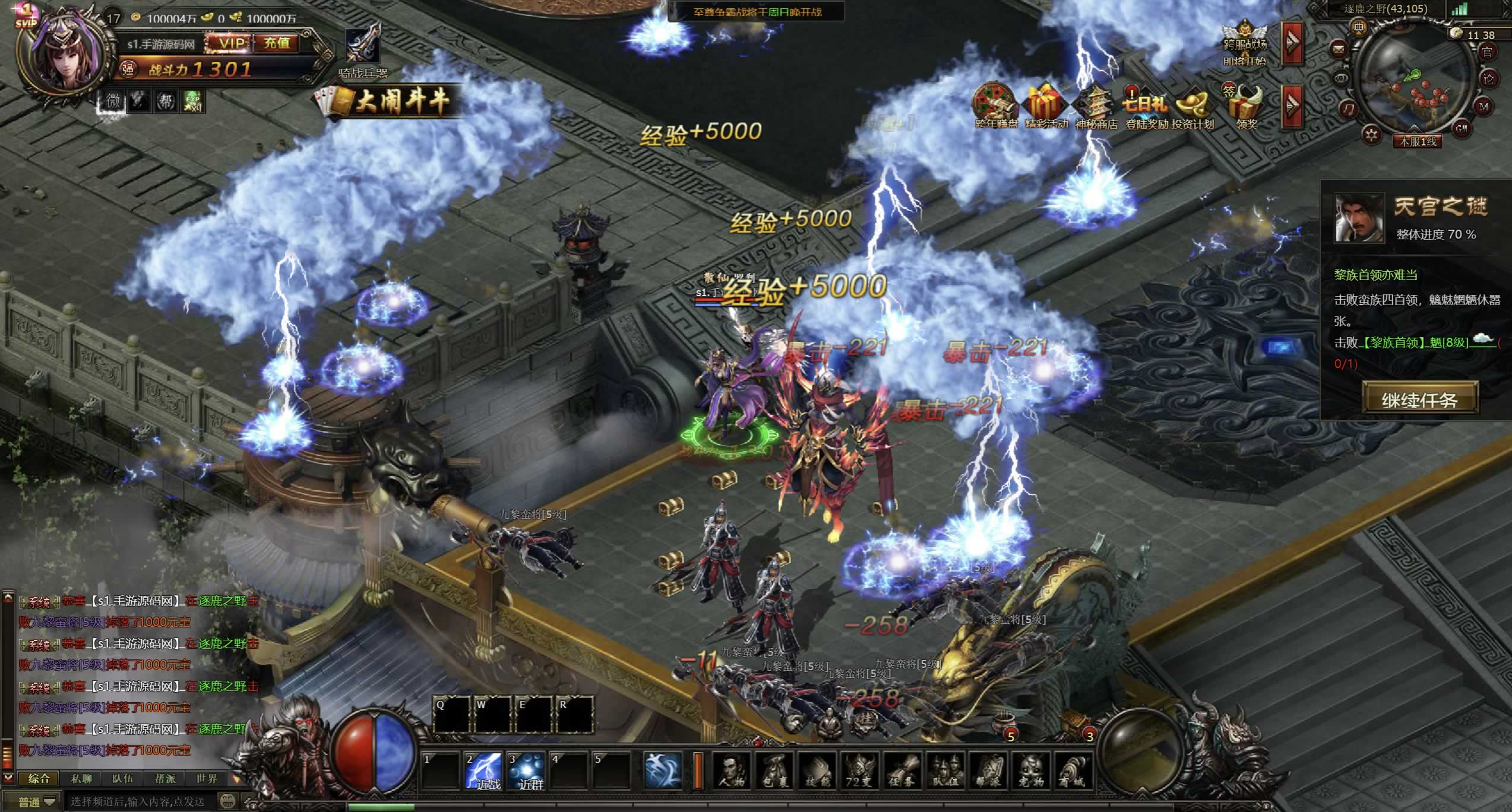This screenshot has width=1512, height=812.
Task: Open the 充值 recharge button
Action: (x=277, y=43)
